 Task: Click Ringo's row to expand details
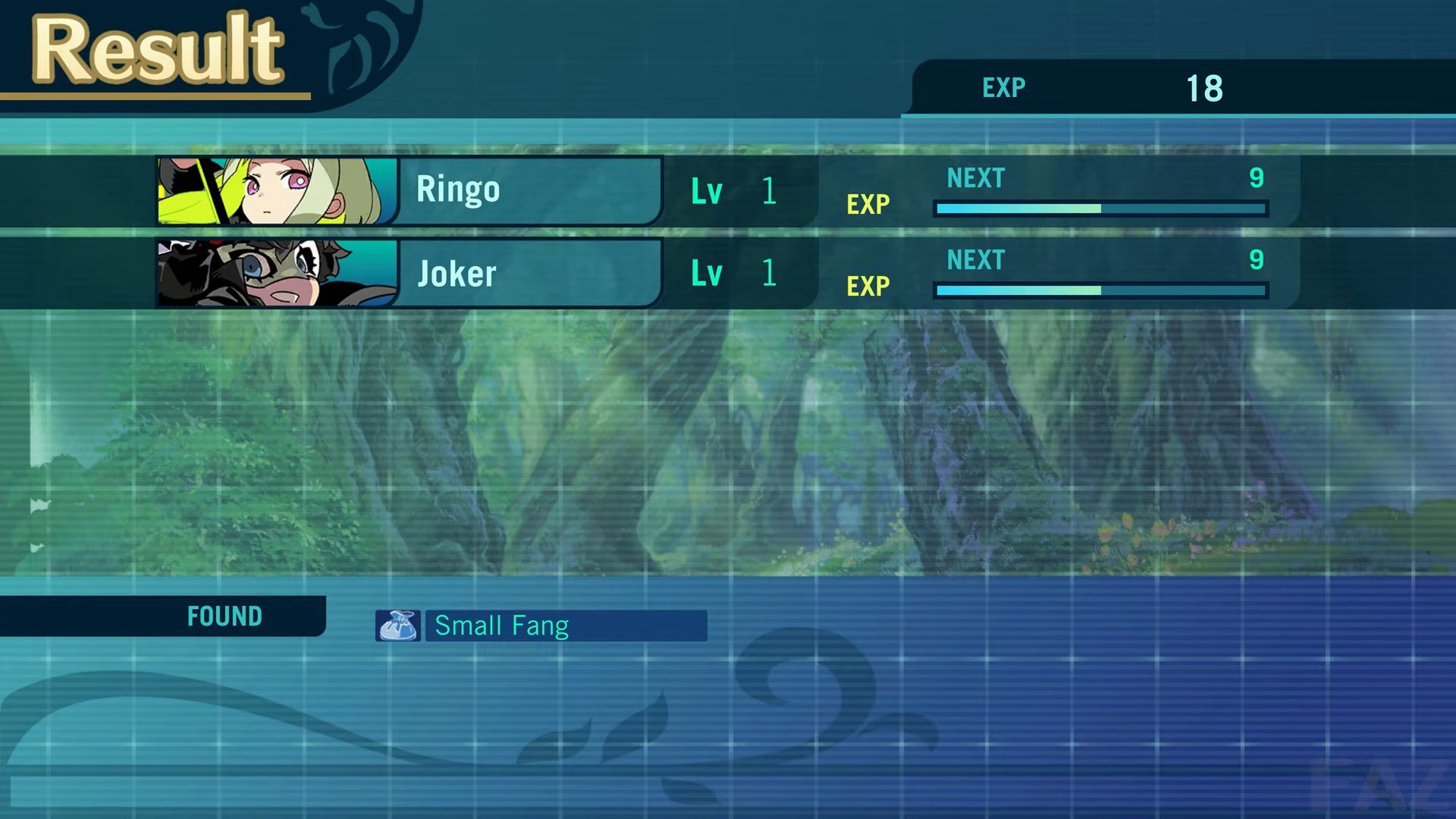coord(531,190)
